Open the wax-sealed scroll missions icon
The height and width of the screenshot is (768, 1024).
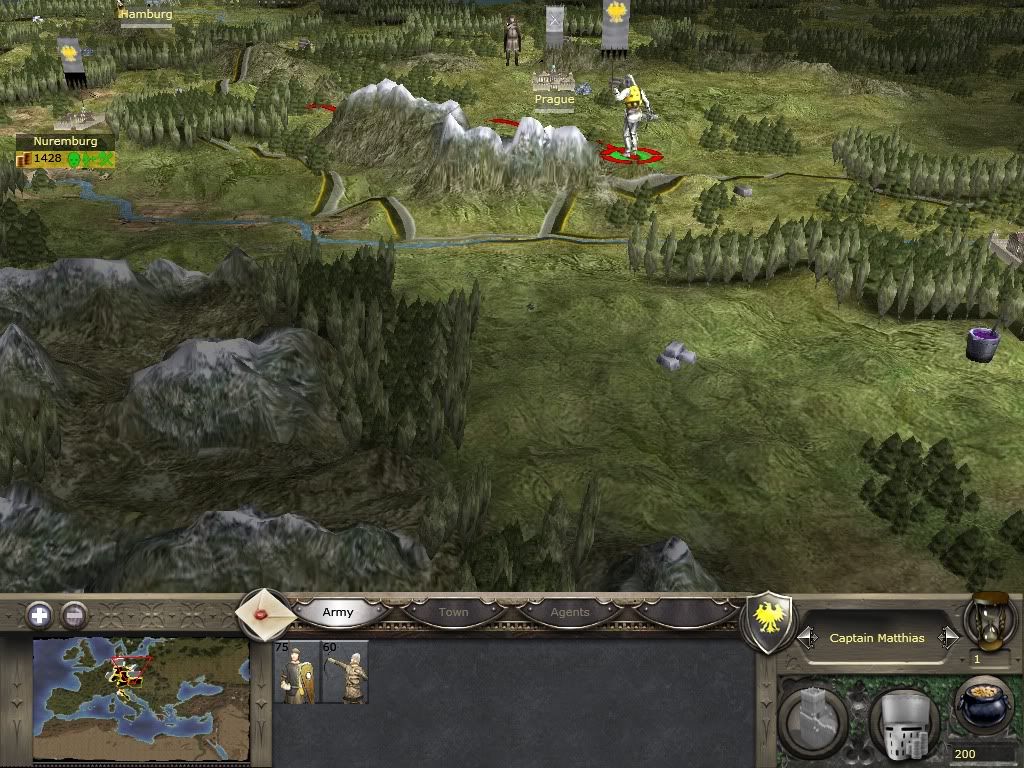(x=265, y=613)
